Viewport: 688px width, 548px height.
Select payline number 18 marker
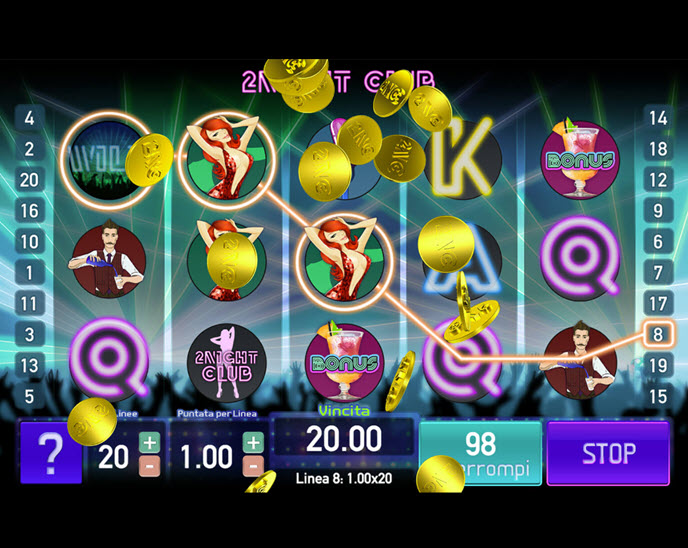[x=658, y=149]
